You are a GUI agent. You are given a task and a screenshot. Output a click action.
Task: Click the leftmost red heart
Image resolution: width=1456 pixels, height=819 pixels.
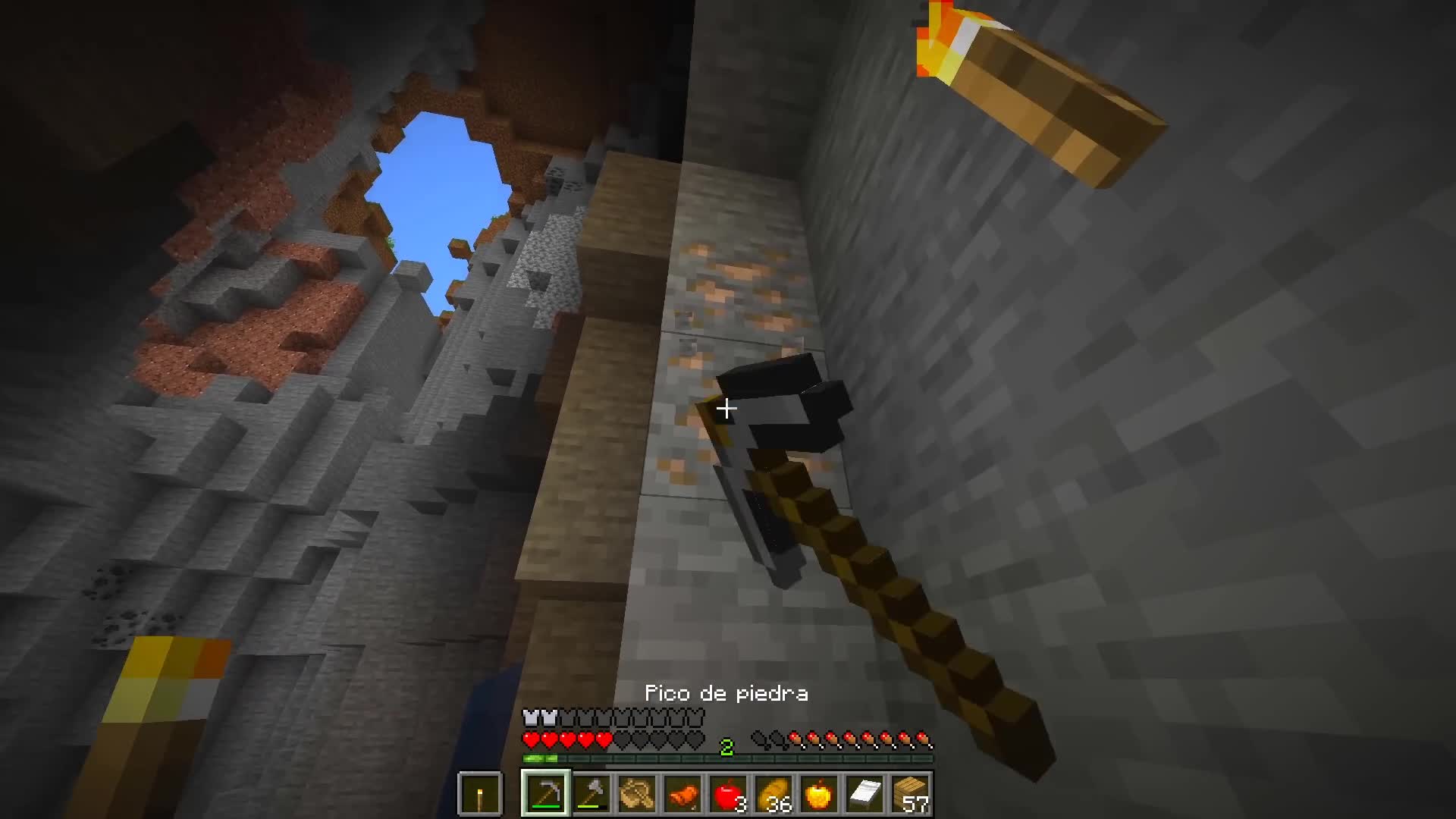point(531,739)
